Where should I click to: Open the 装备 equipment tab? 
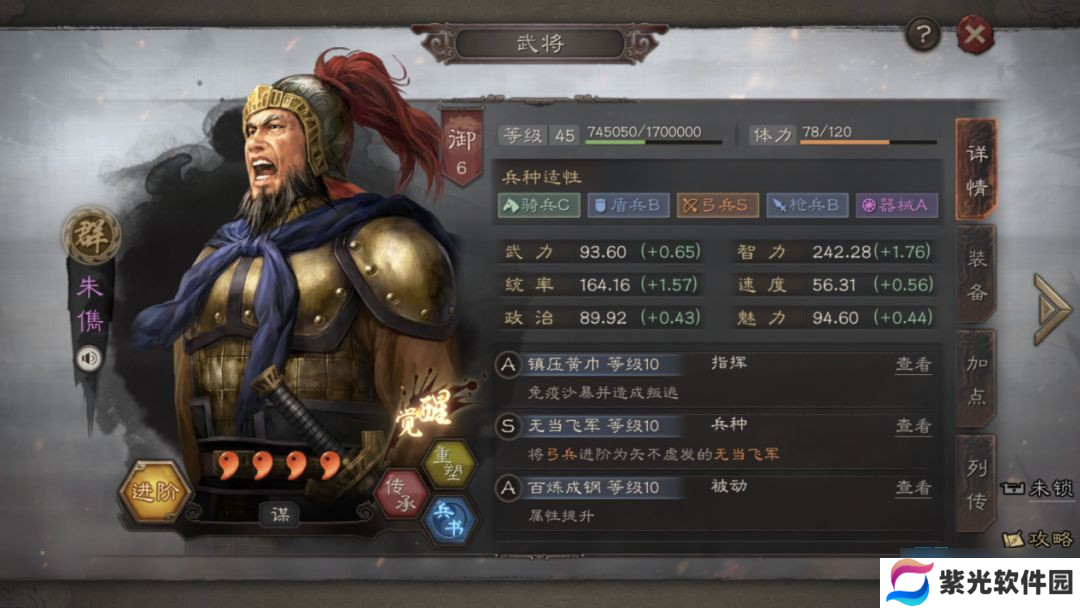tap(976, 275)
